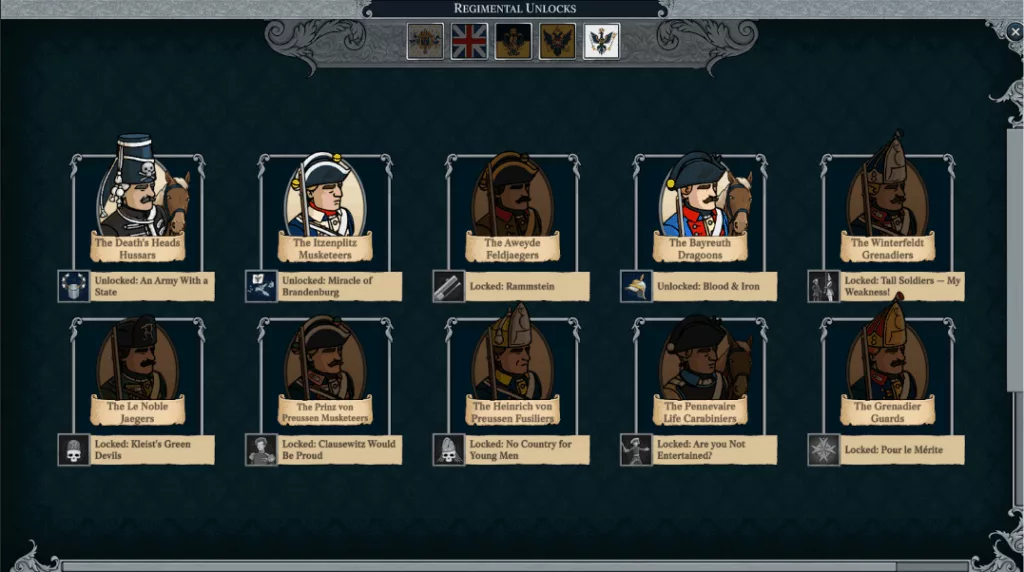Choose the black-and-yellow Austrian flag tab
This screenshot has height=572, width=1024.
pos(513,42)
